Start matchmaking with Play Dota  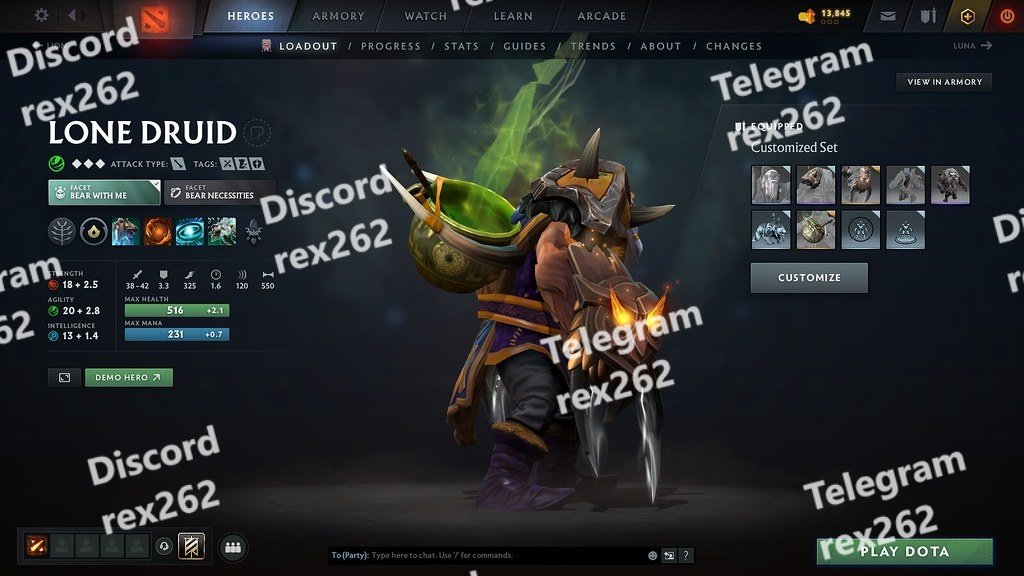905,551
